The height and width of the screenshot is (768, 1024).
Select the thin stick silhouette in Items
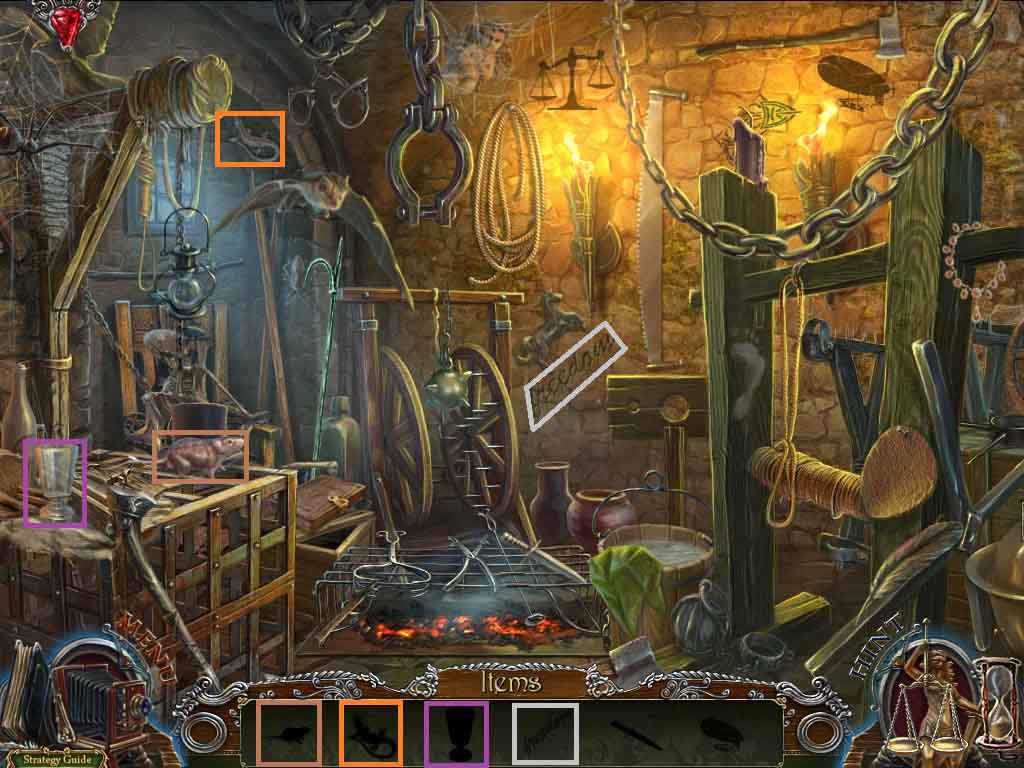click(x=632, y=733)
